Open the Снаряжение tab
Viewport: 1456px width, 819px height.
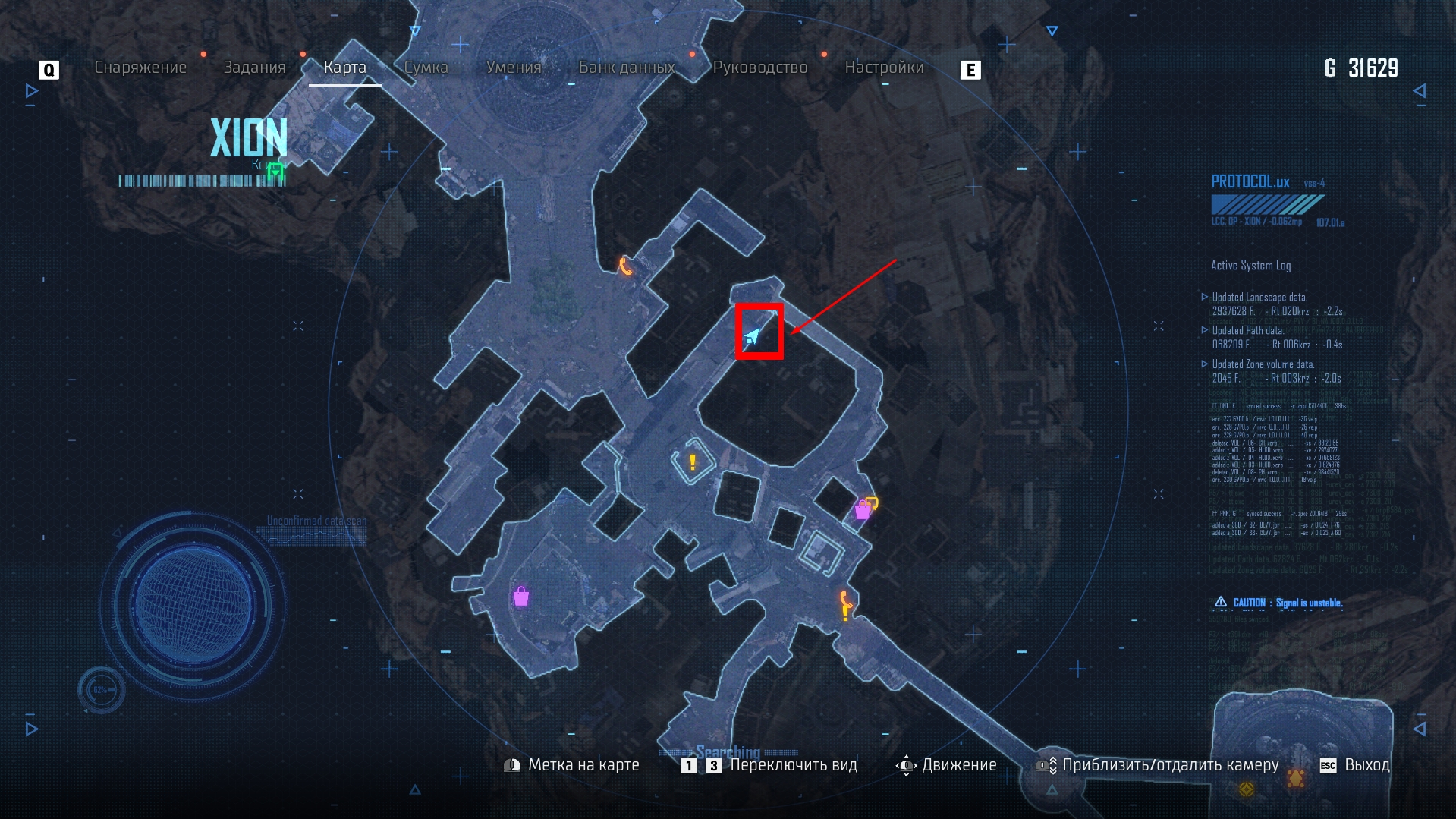(x=140, y=68)
